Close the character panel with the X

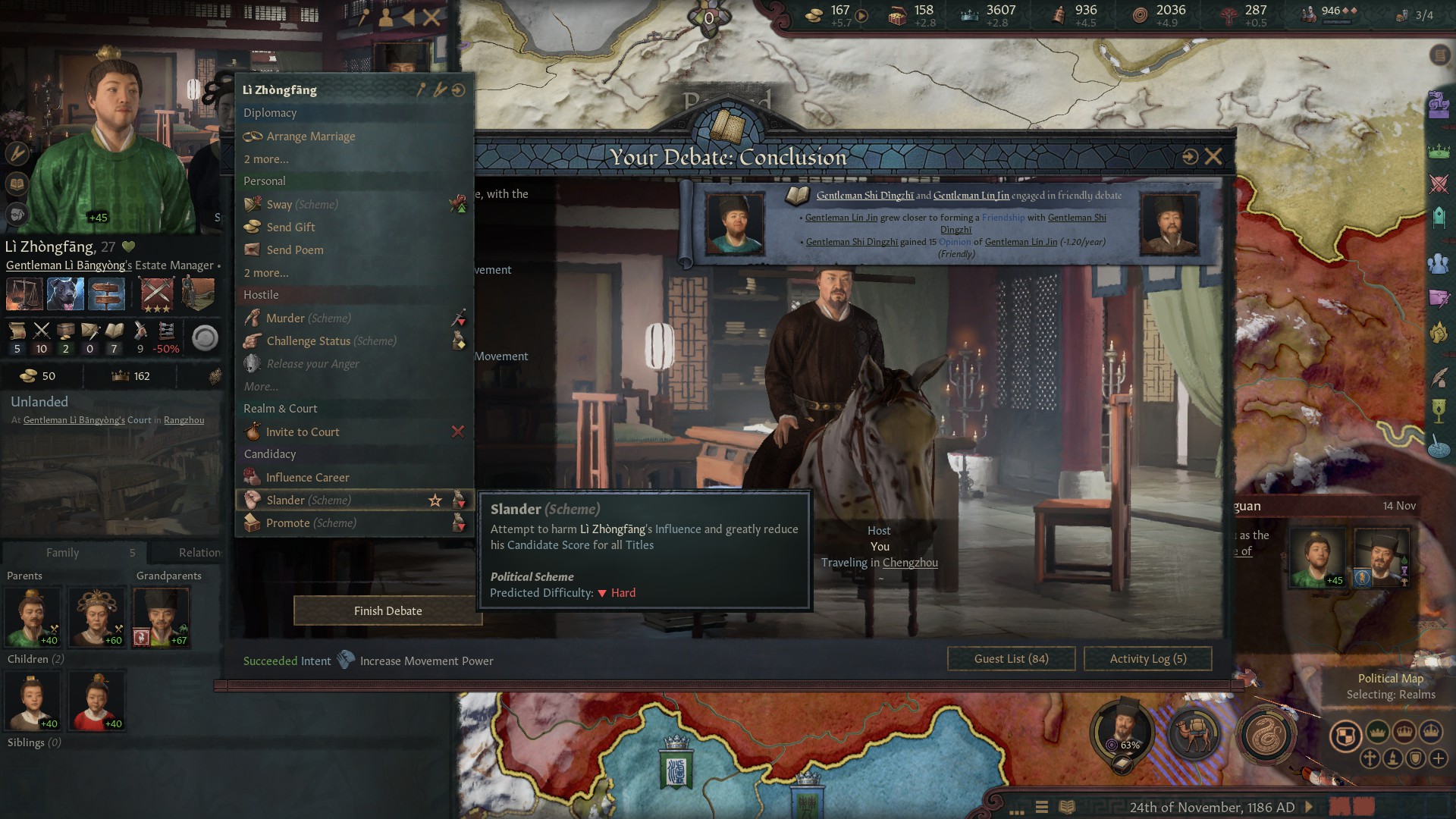[431, 17]
